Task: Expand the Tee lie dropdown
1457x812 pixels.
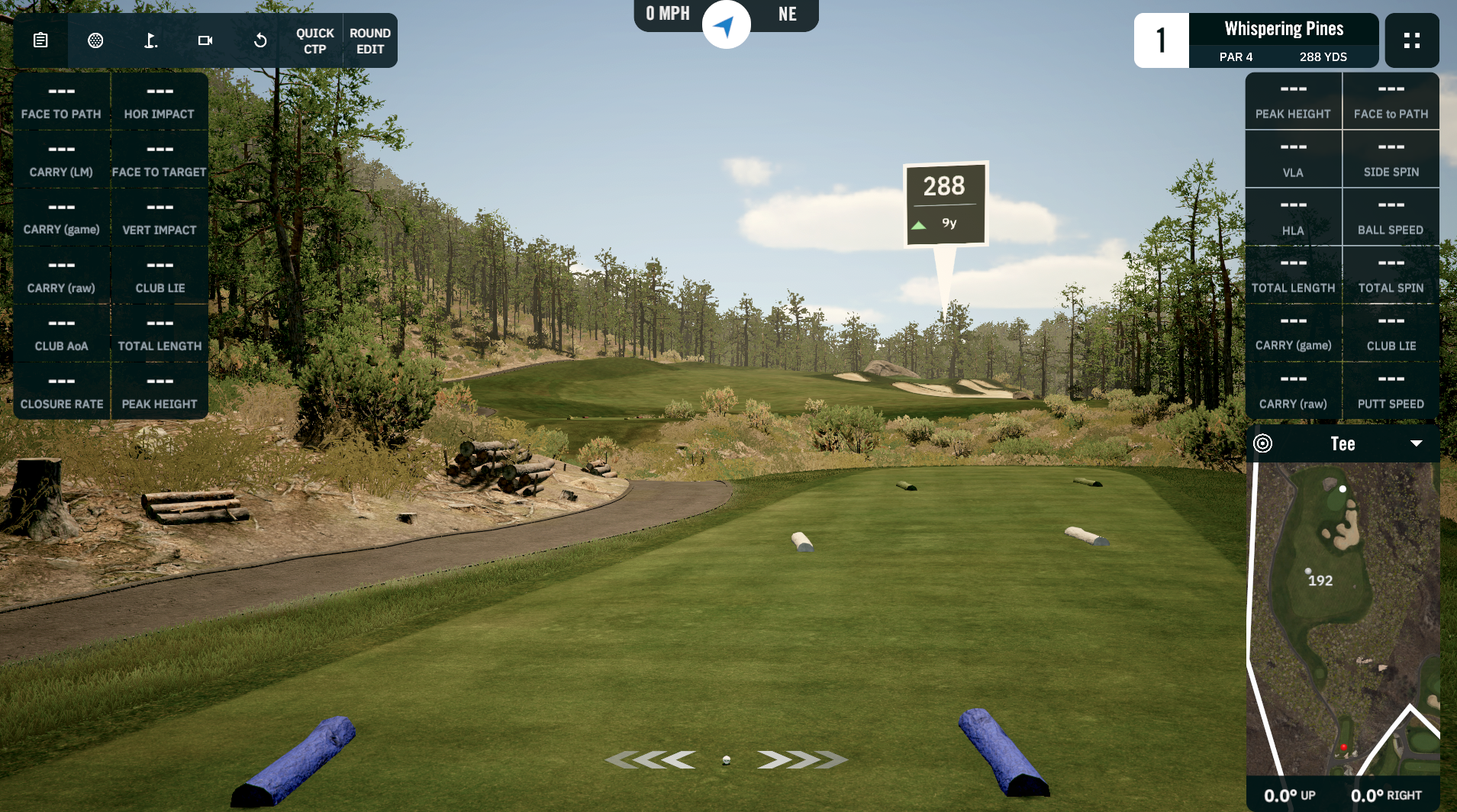Action: pyautogui.click(x=1416, y=443)
